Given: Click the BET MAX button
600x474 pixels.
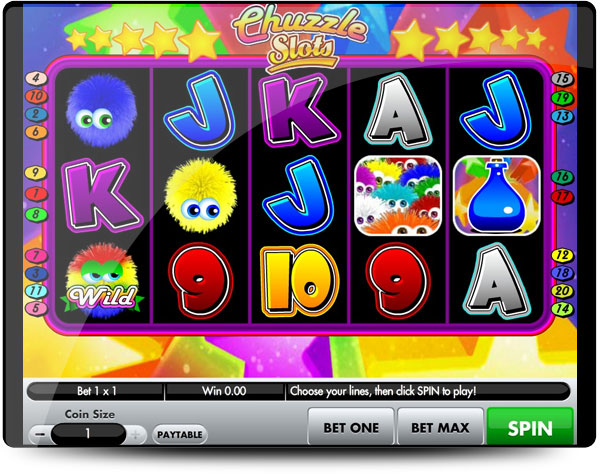Looking at the screenshot, I should (445, 427).
